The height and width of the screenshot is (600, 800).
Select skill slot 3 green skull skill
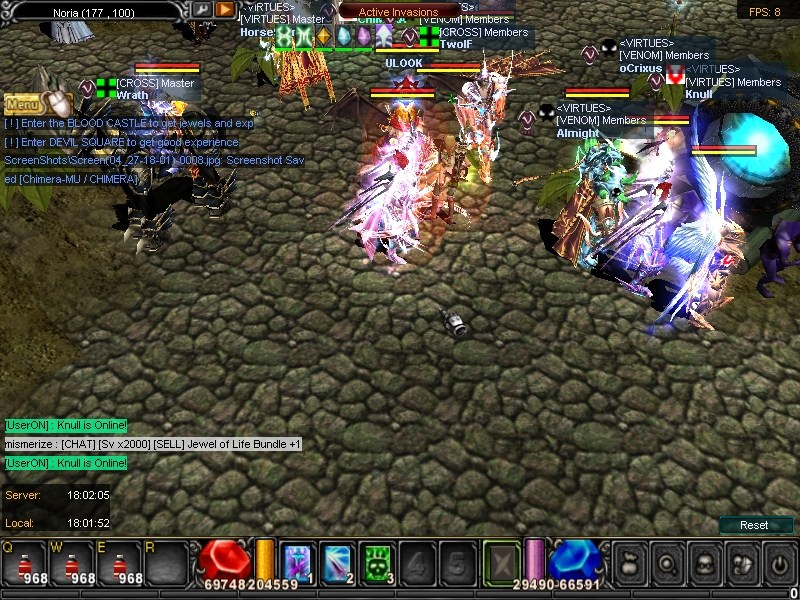pyautogui.click(x=375, y=562)
